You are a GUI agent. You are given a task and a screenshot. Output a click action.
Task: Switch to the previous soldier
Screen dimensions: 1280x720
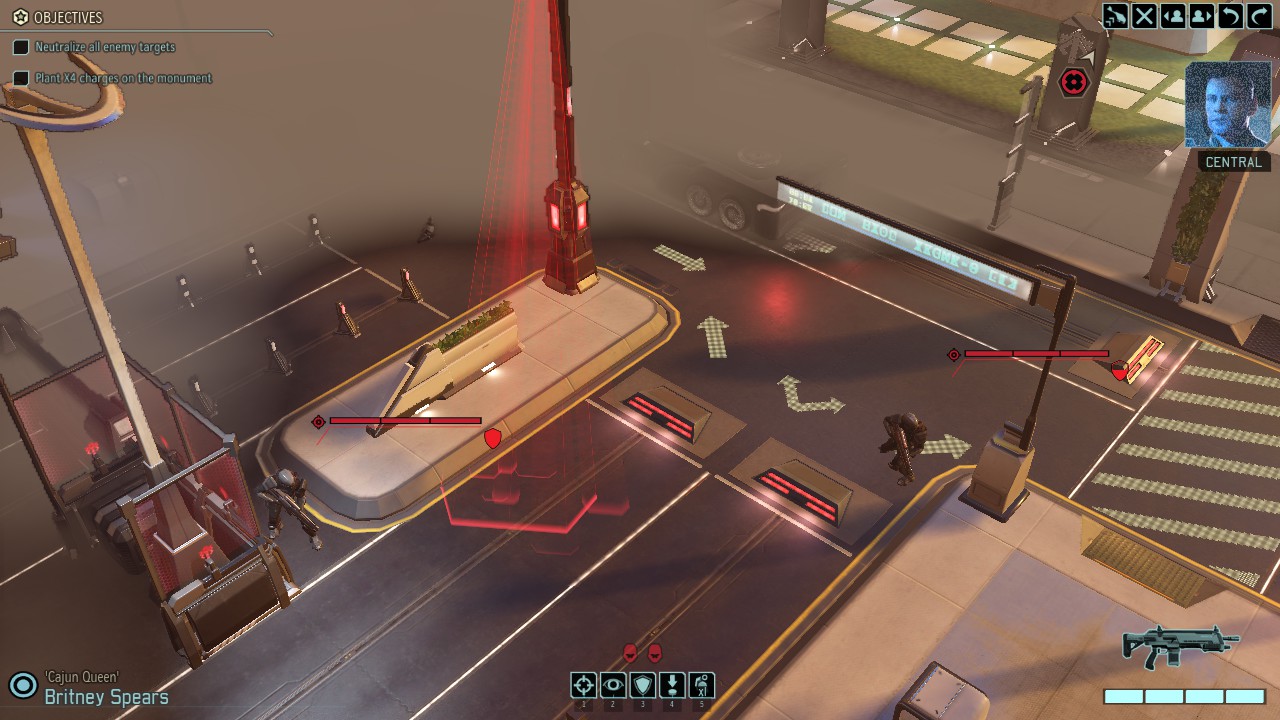[x=1173, y=16]
